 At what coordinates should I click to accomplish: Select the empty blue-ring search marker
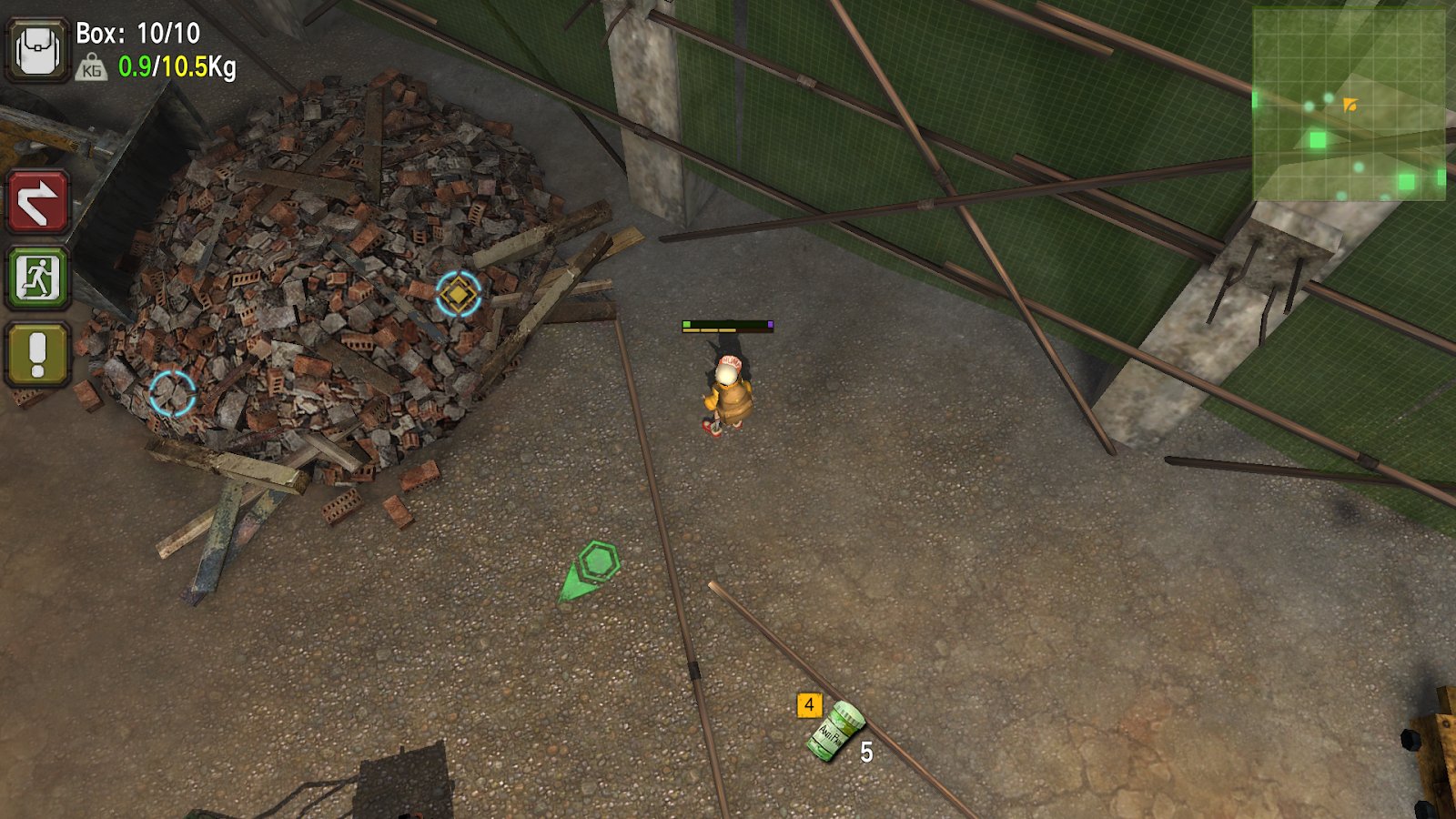tap(172, 393)
